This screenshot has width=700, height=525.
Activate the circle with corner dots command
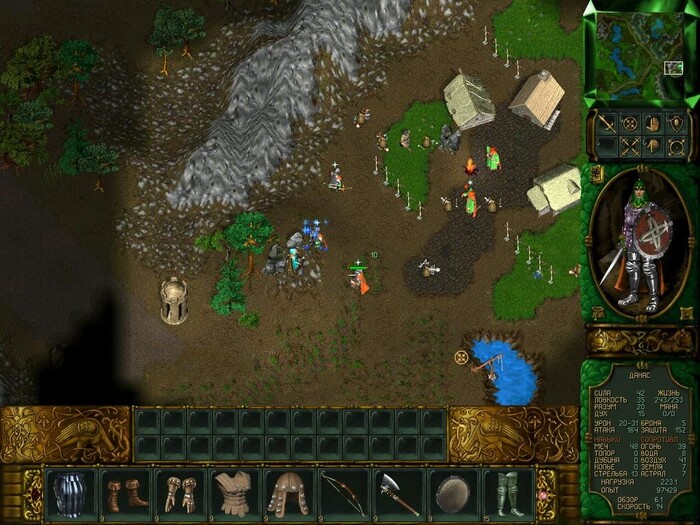[x=675, y=146]
